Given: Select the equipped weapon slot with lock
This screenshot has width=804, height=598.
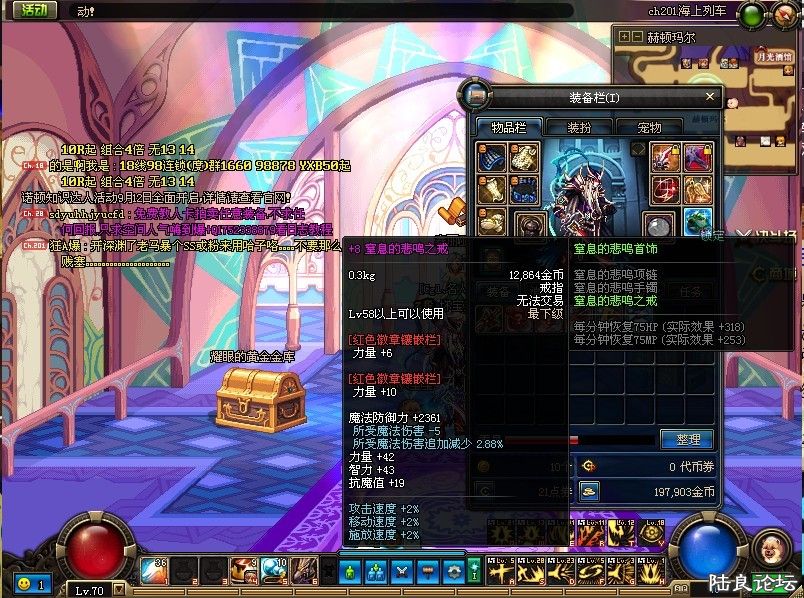Looking at the screenshot, I should (x=667, y=157).
